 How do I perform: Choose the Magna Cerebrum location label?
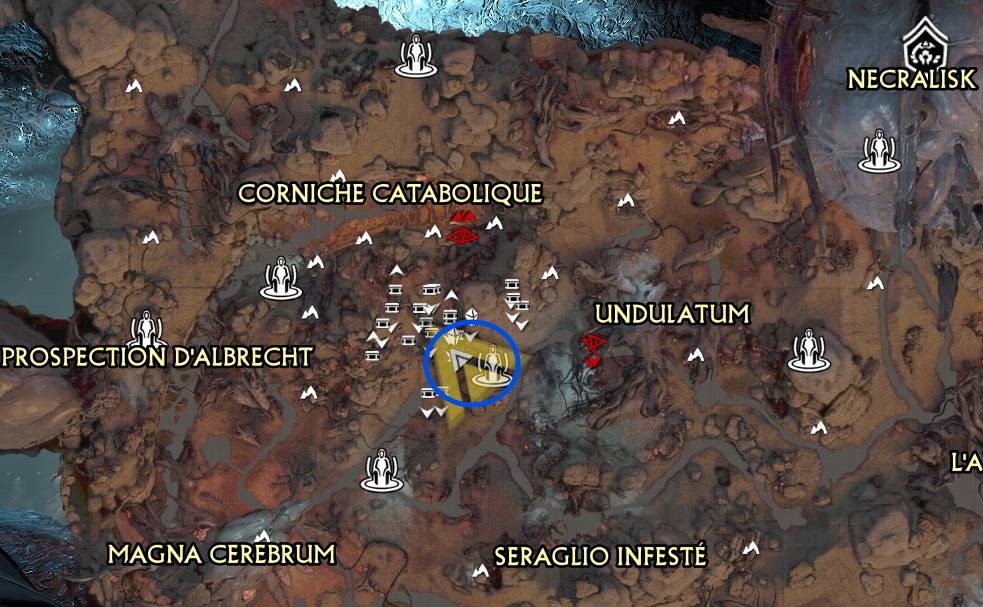[x=221, y=553]
